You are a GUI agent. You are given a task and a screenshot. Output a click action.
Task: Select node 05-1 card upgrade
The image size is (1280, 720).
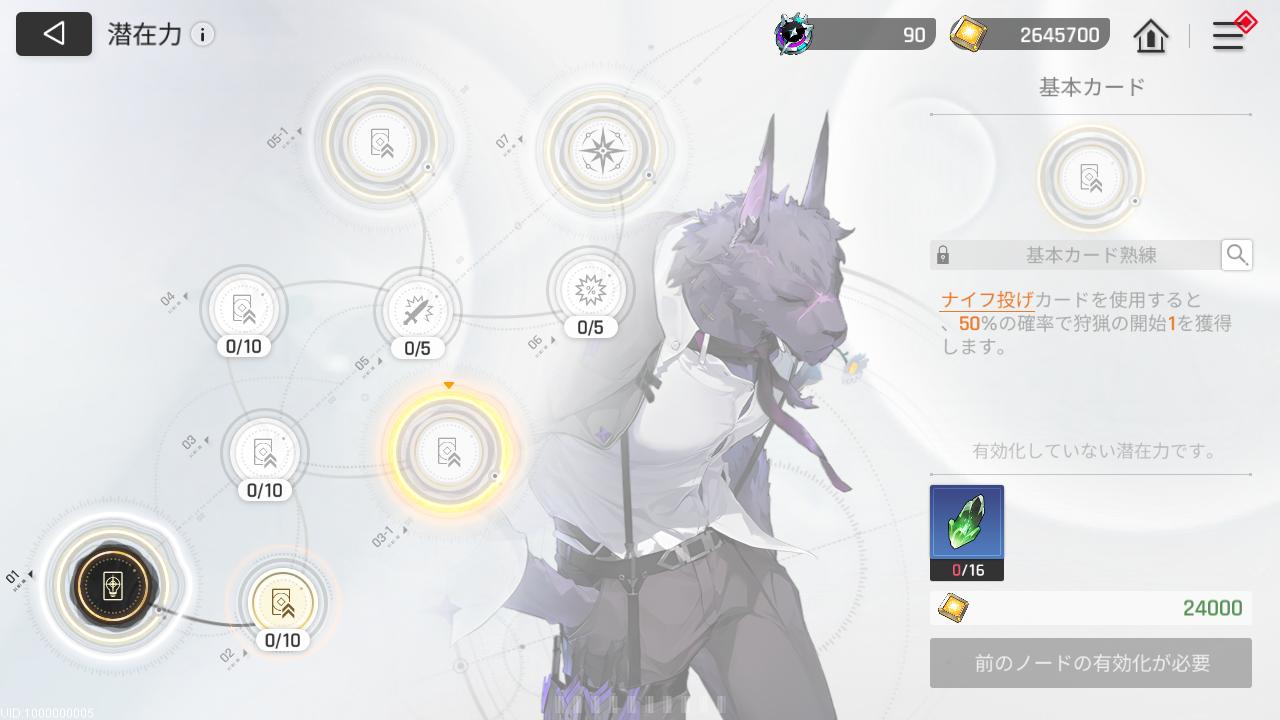click(x=380, y=142)
